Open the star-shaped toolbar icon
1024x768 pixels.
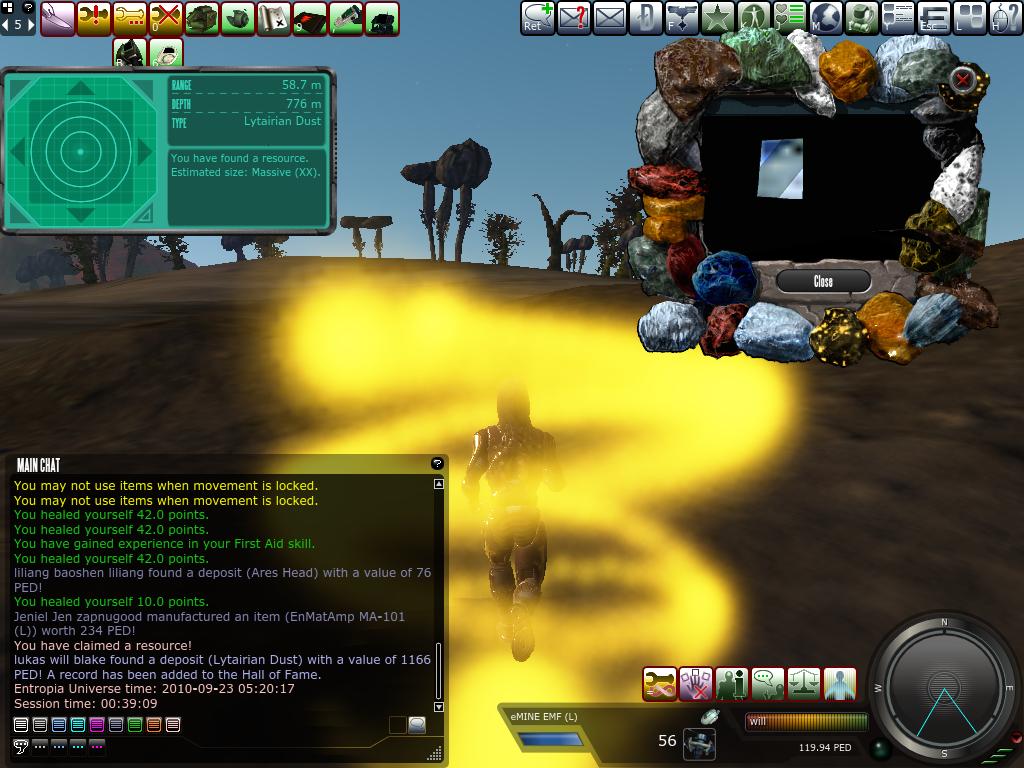click(718, 17)
